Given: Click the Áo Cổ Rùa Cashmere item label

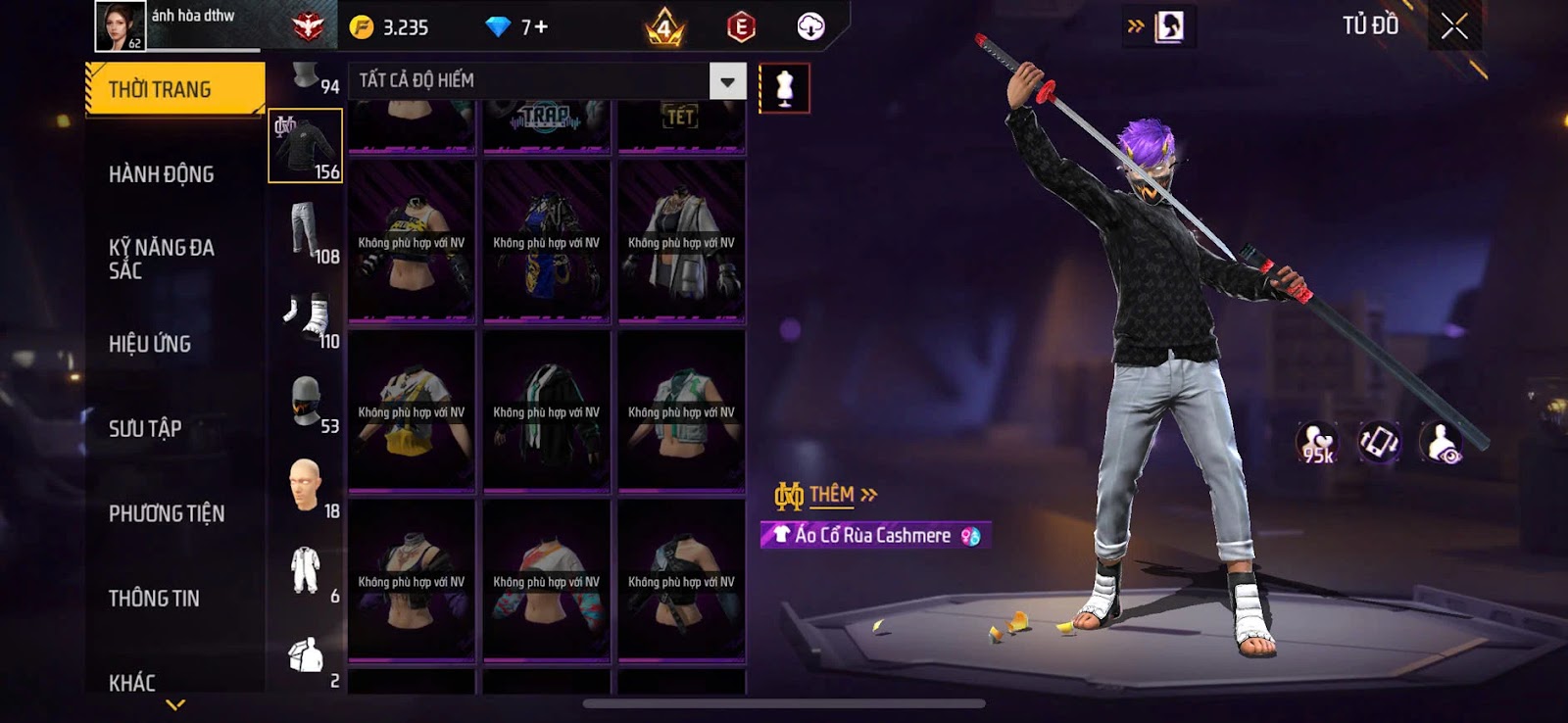Looking at the screenshot, I should [874, 535].
